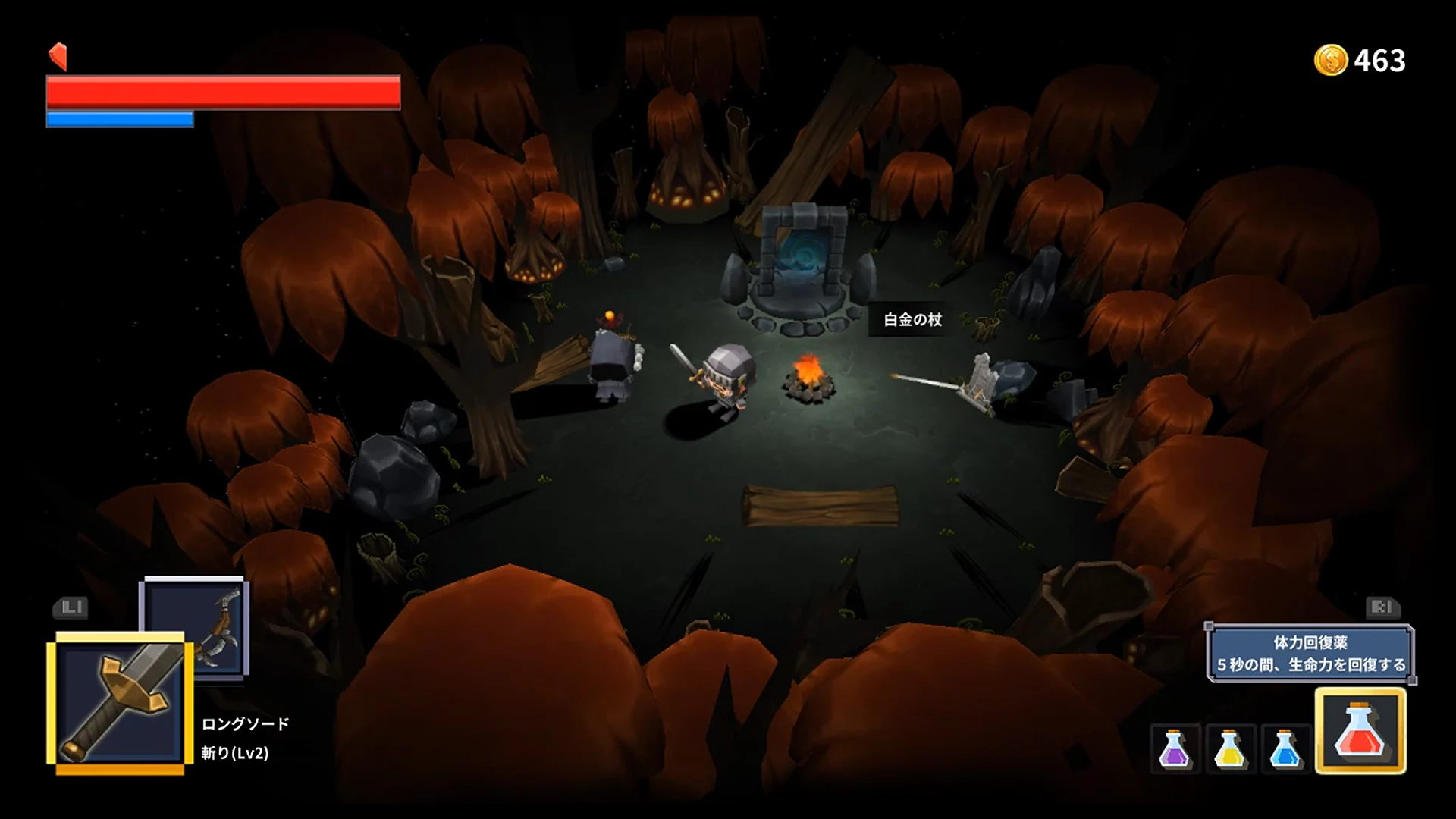Click the campfire near the player character
The height and width of the screenshot is (819, 1456).
tap(810, 378)
